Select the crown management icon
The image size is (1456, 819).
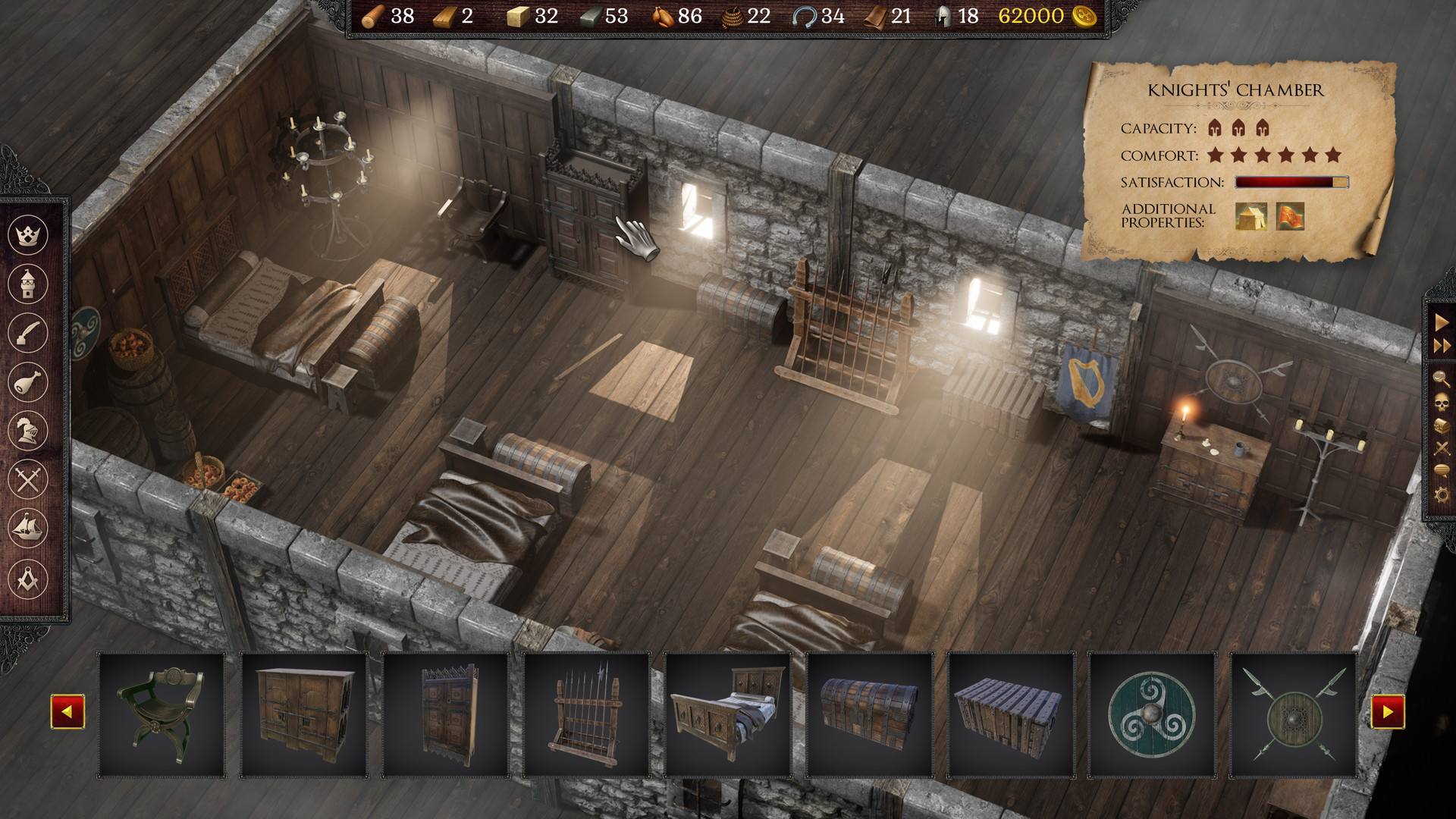(28, 235)
